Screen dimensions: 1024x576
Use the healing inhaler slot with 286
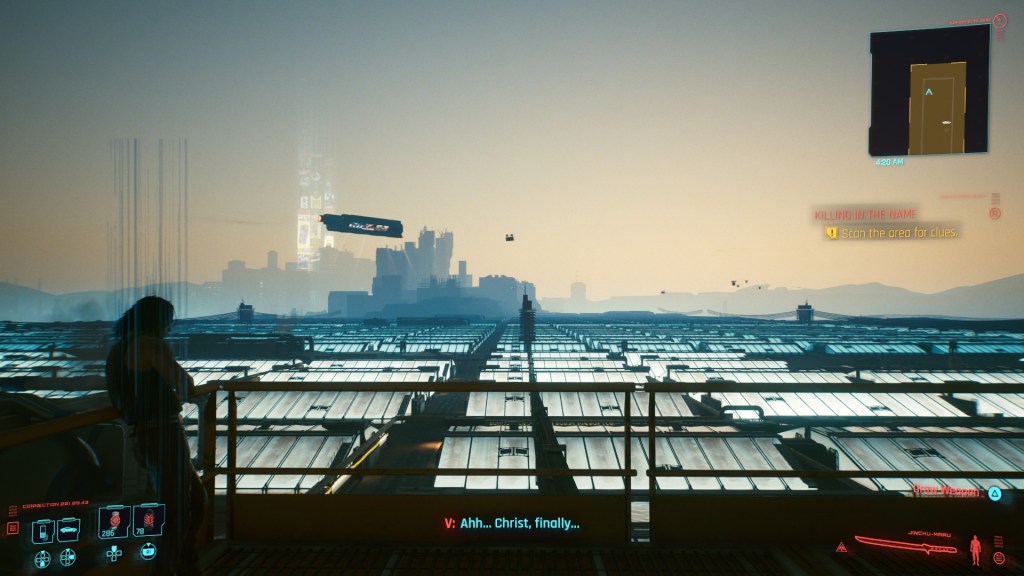coord(113,523)
